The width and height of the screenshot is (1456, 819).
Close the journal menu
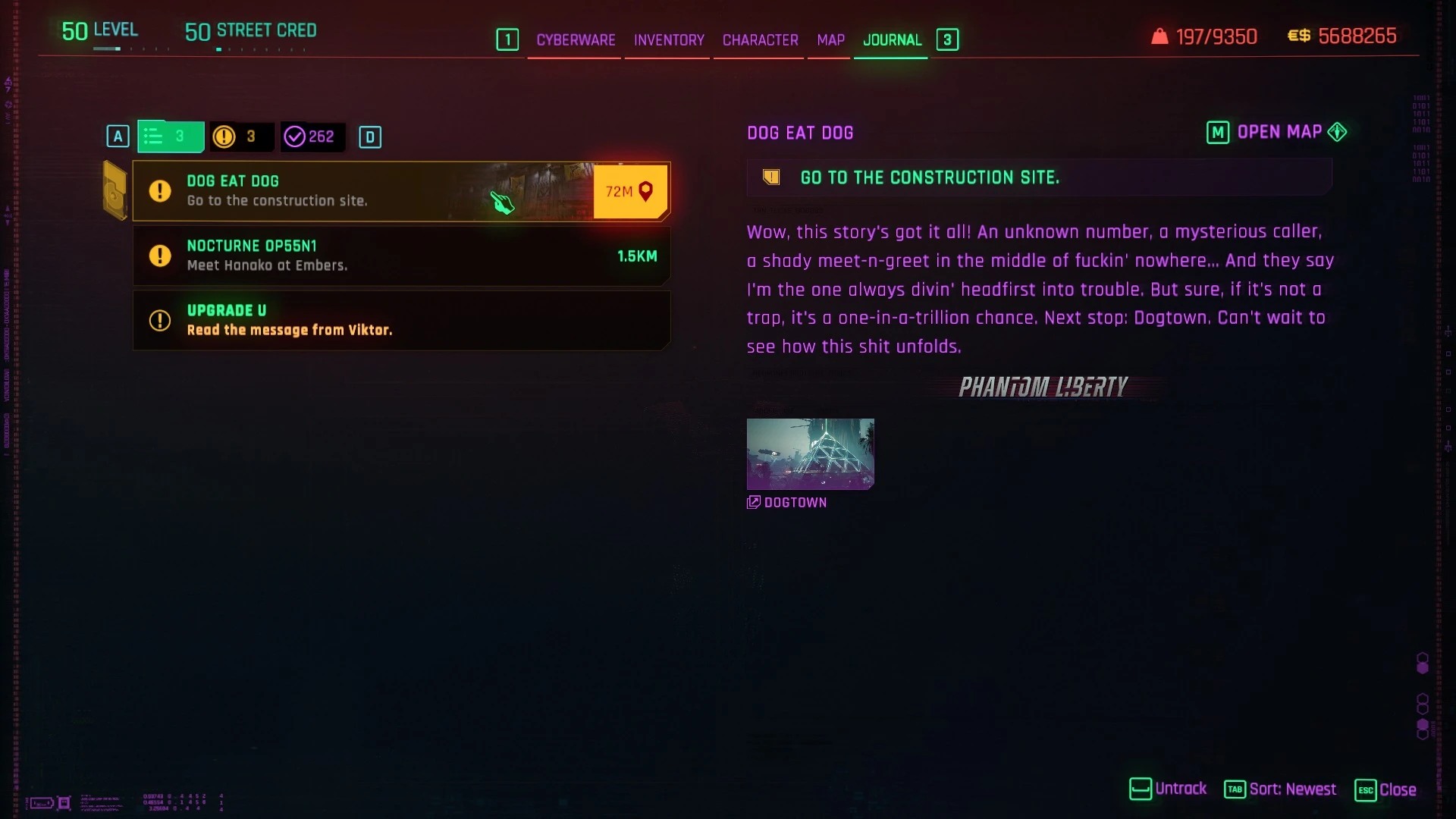[1385, 789]
